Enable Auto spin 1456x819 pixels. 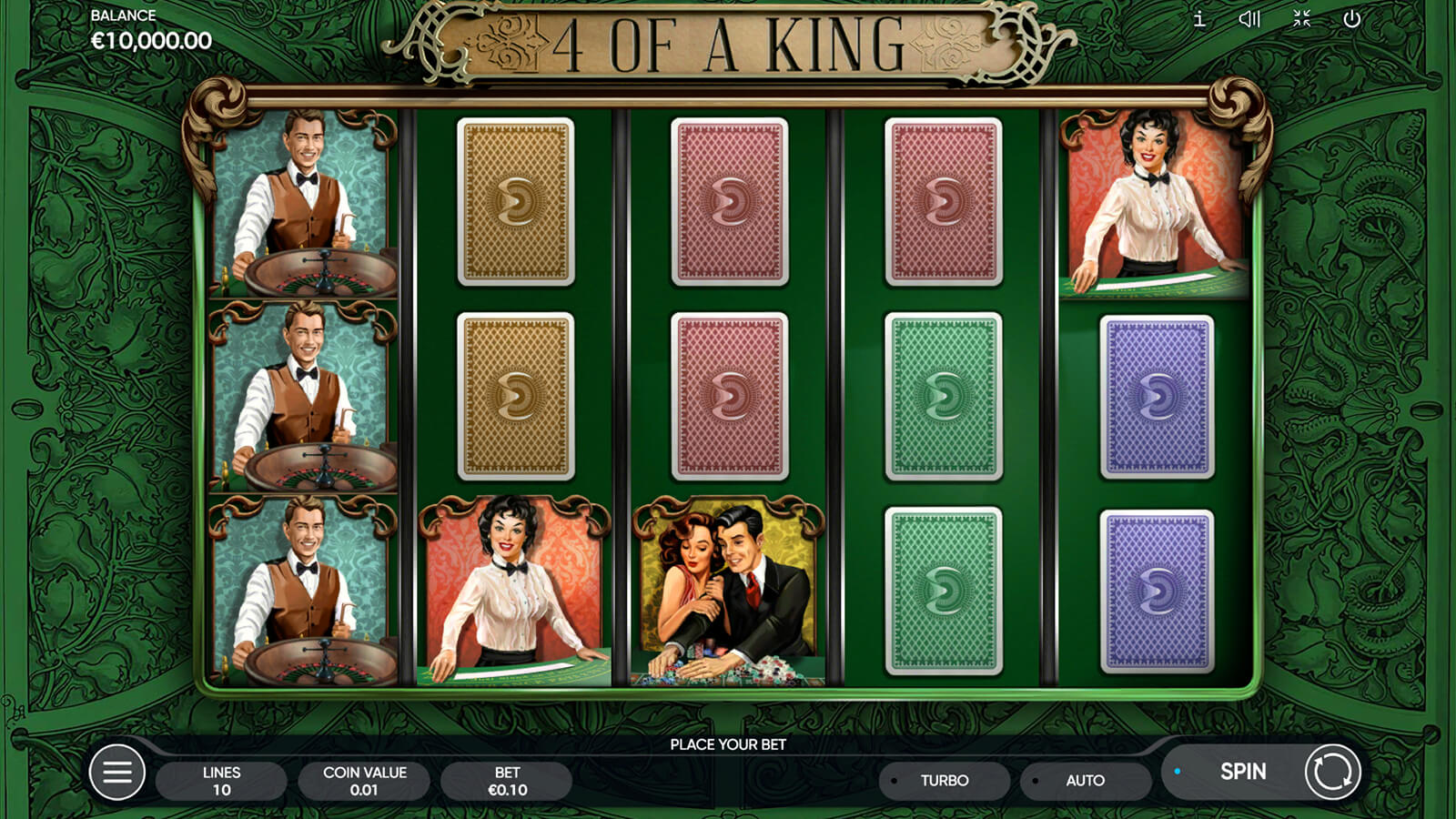[1085, 781]
